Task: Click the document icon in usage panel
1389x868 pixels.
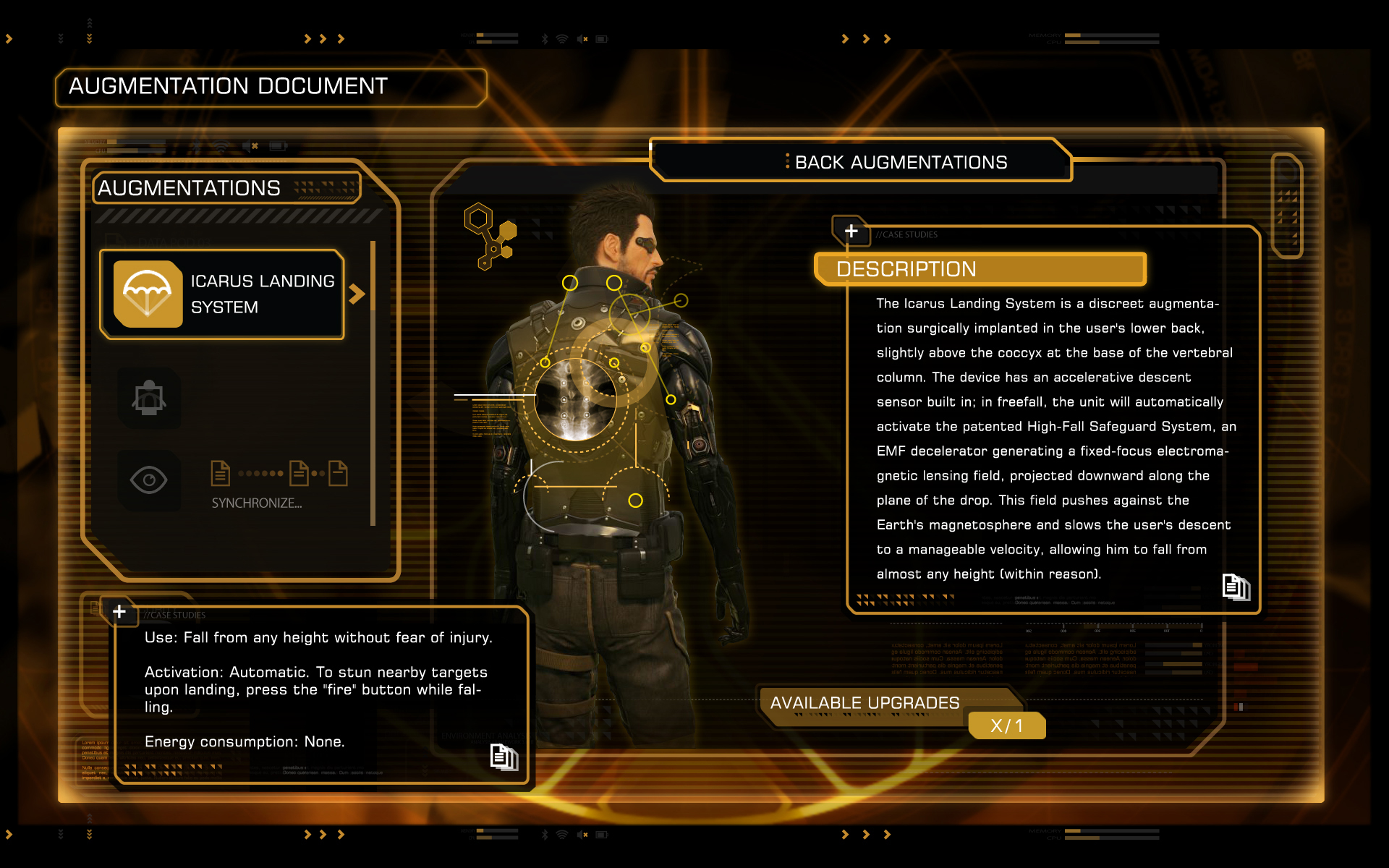Action: coord(504,757)
